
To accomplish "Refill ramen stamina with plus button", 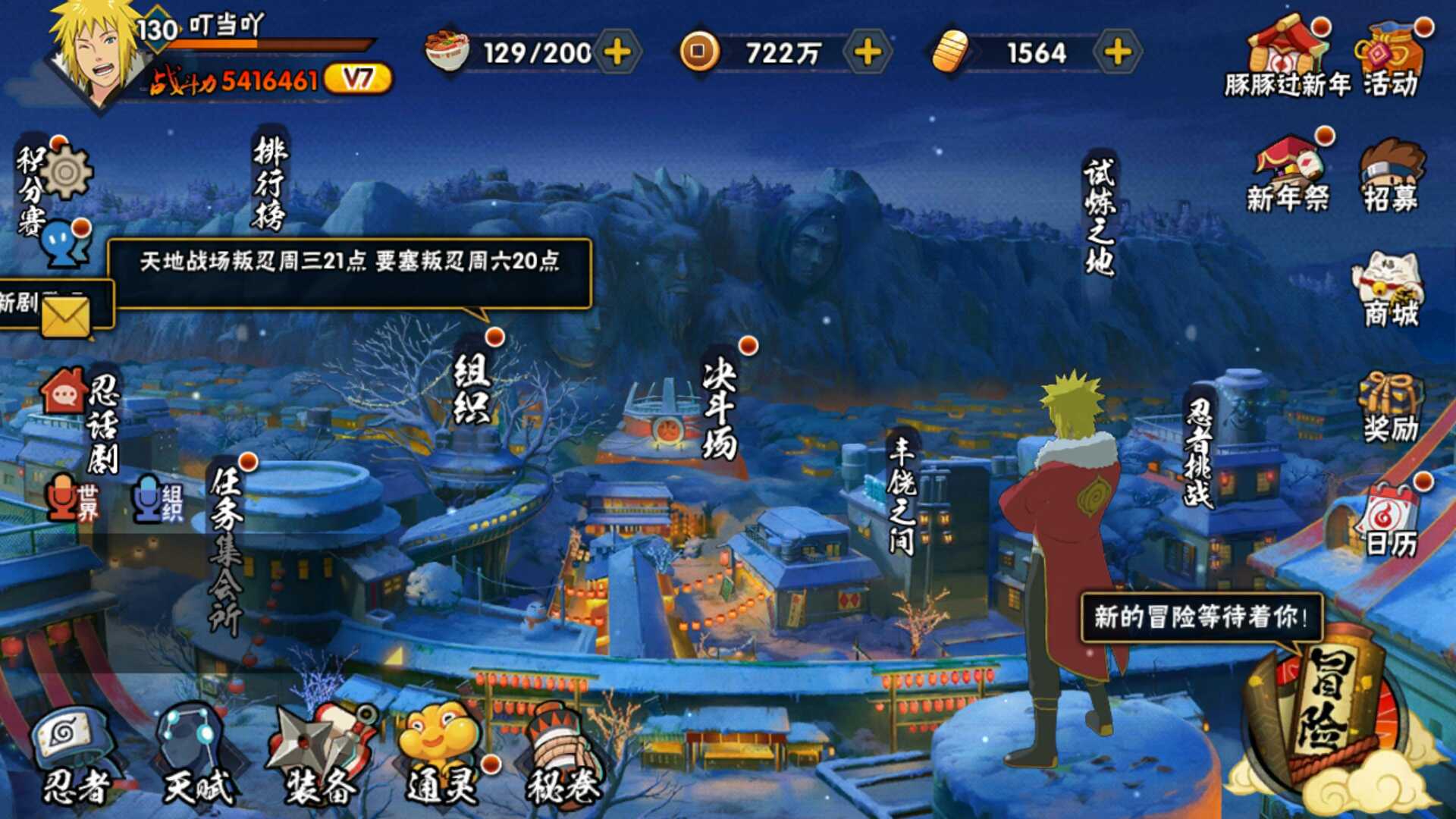I will tap(617, 52).
